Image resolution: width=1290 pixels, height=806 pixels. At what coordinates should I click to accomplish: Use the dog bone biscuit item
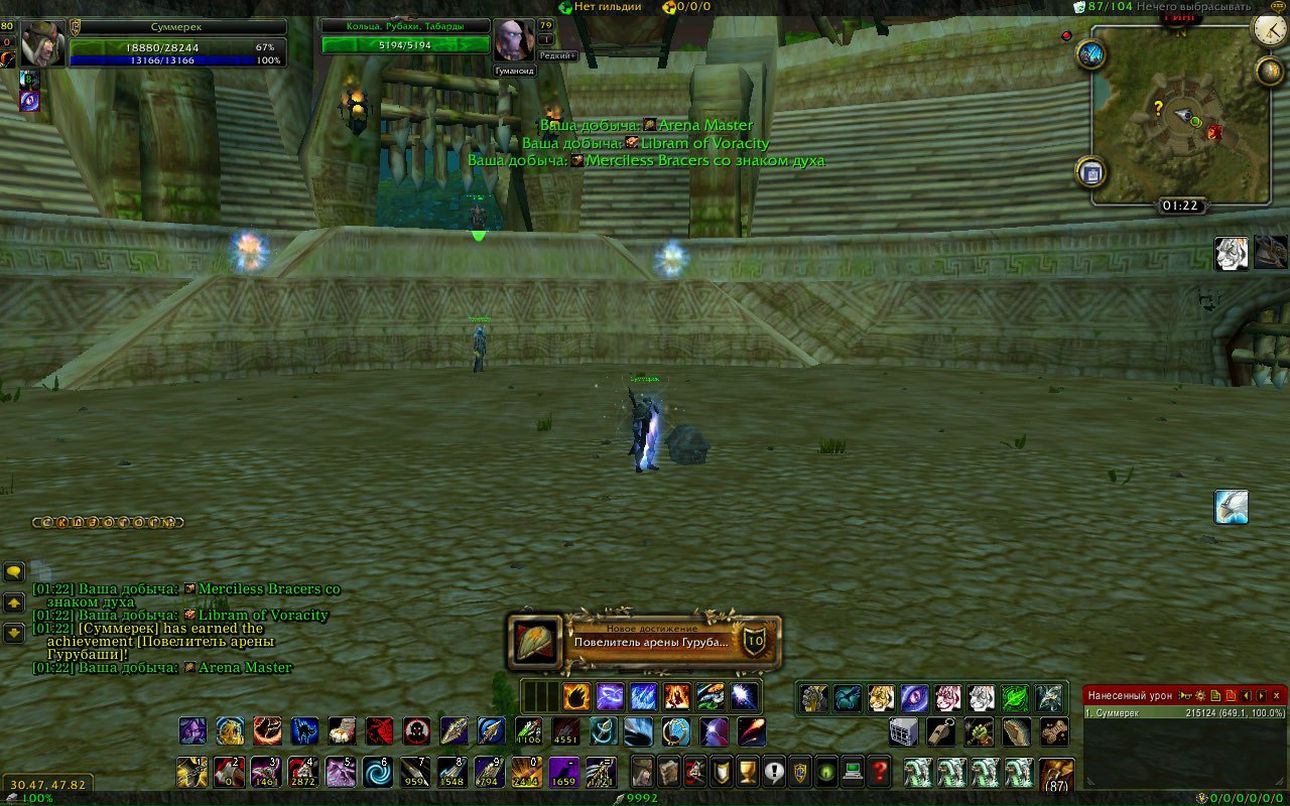(1053, 732)
